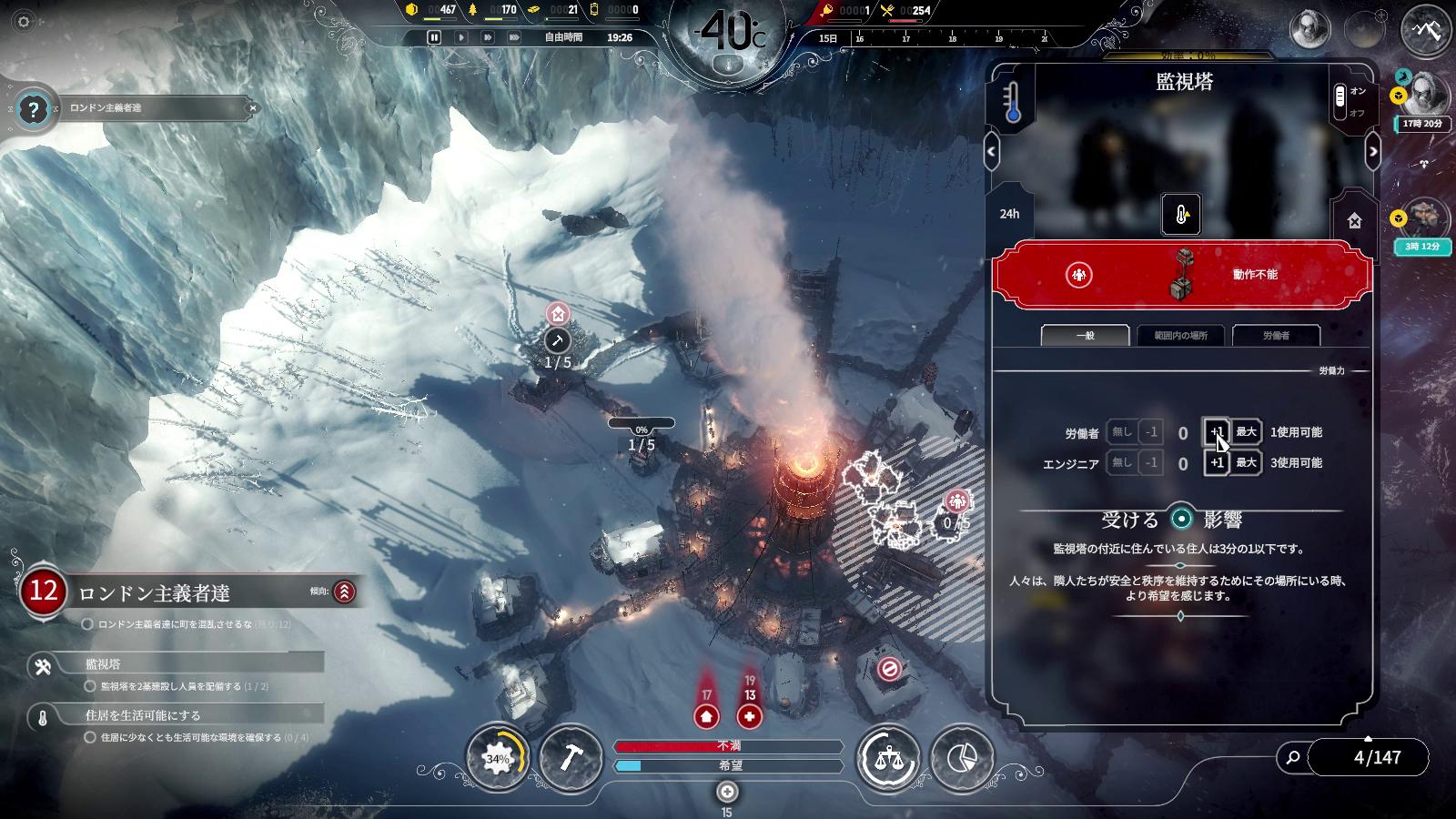Select the 一般 tab
1456x819 pixels.
tap(1085, 335)
